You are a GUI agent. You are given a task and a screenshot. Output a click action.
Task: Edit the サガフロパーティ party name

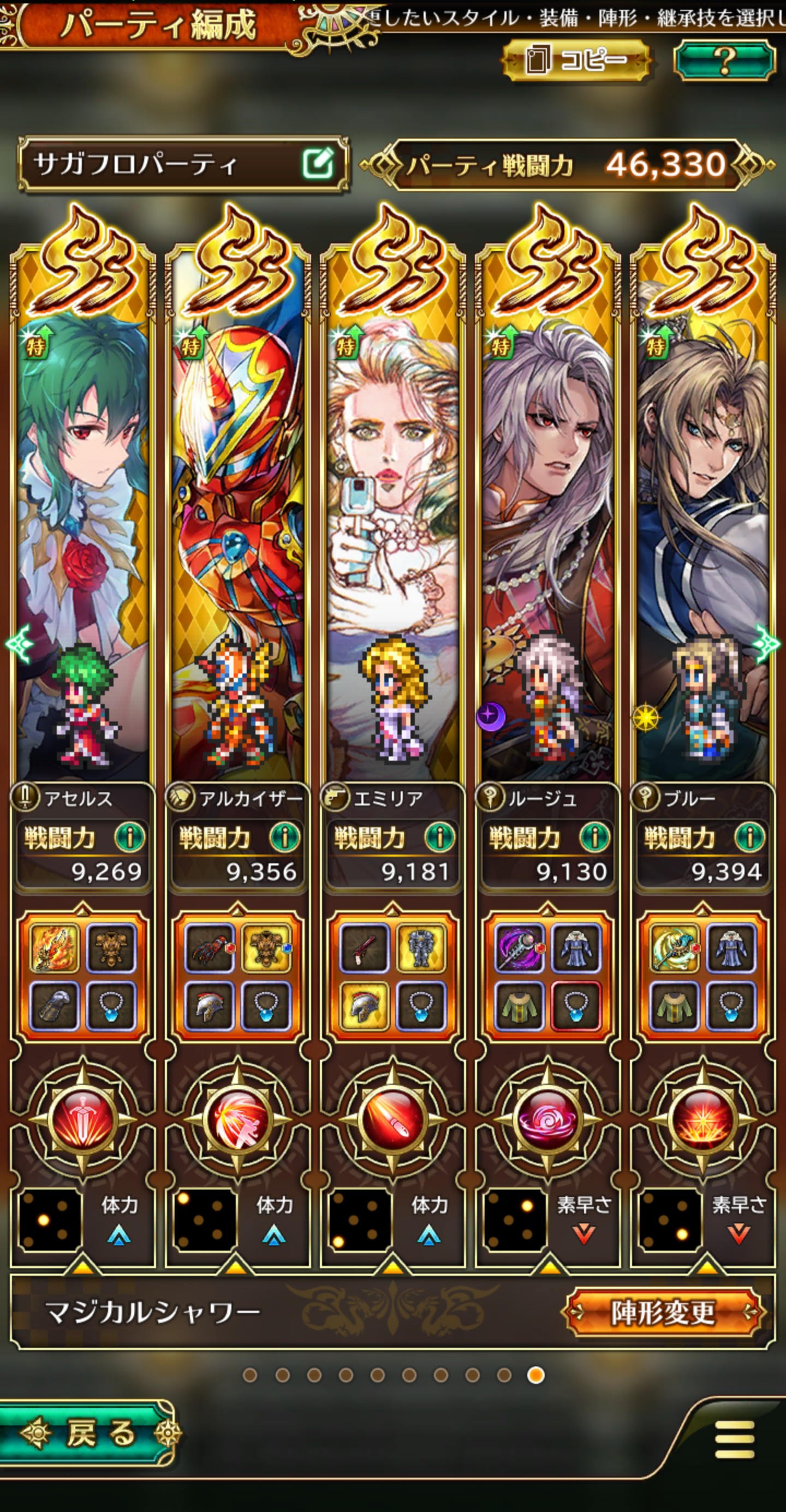tap(318, 164)
